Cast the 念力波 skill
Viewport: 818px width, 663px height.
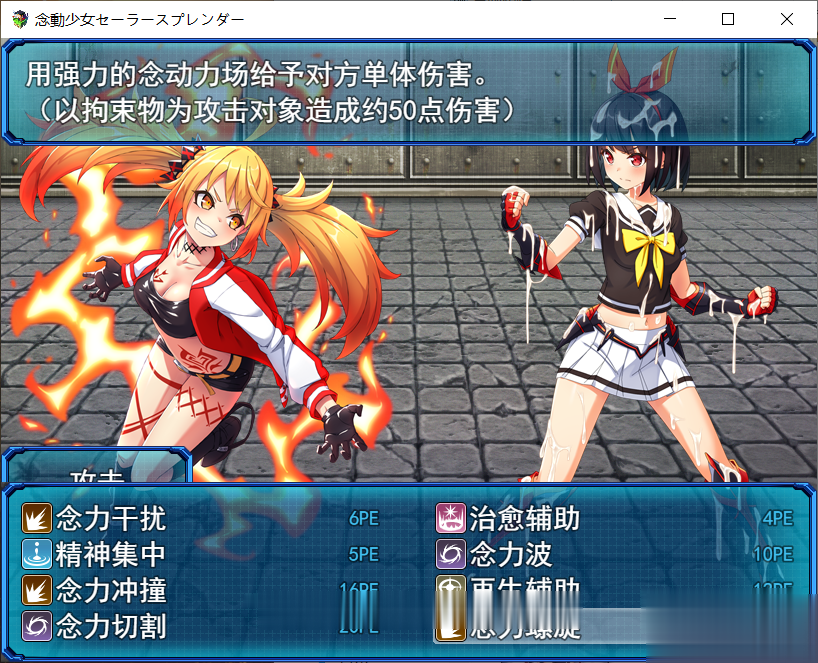coord(511,553)
